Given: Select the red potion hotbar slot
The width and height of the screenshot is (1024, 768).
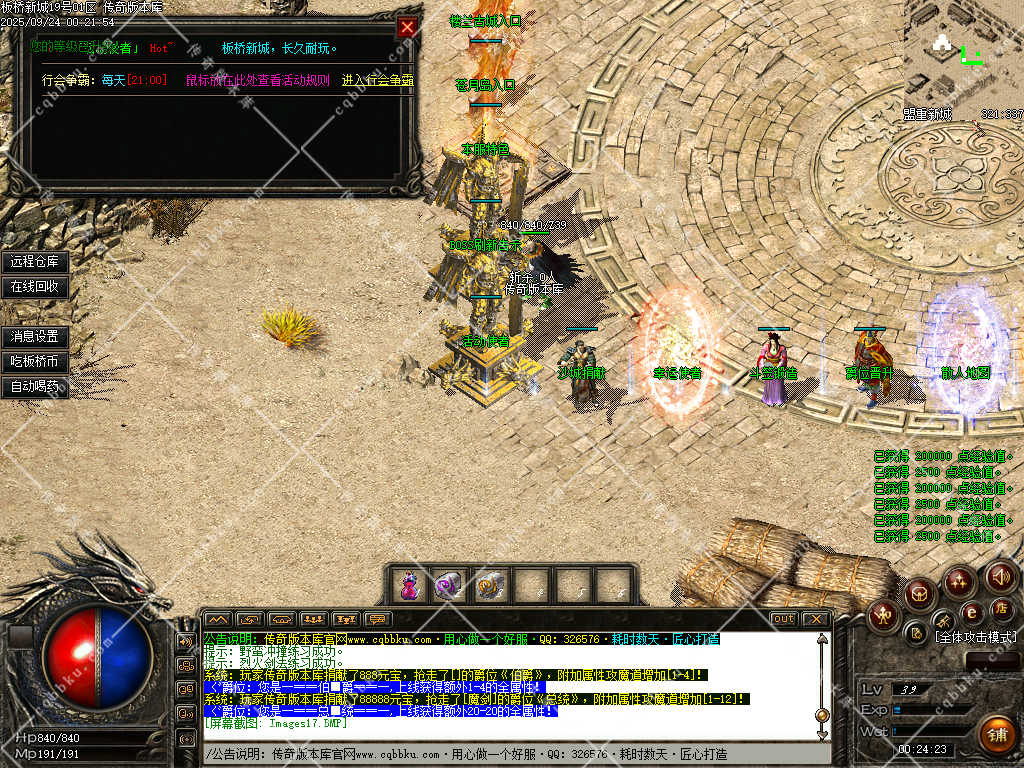Looking at the screenshot, I should 410,586.
